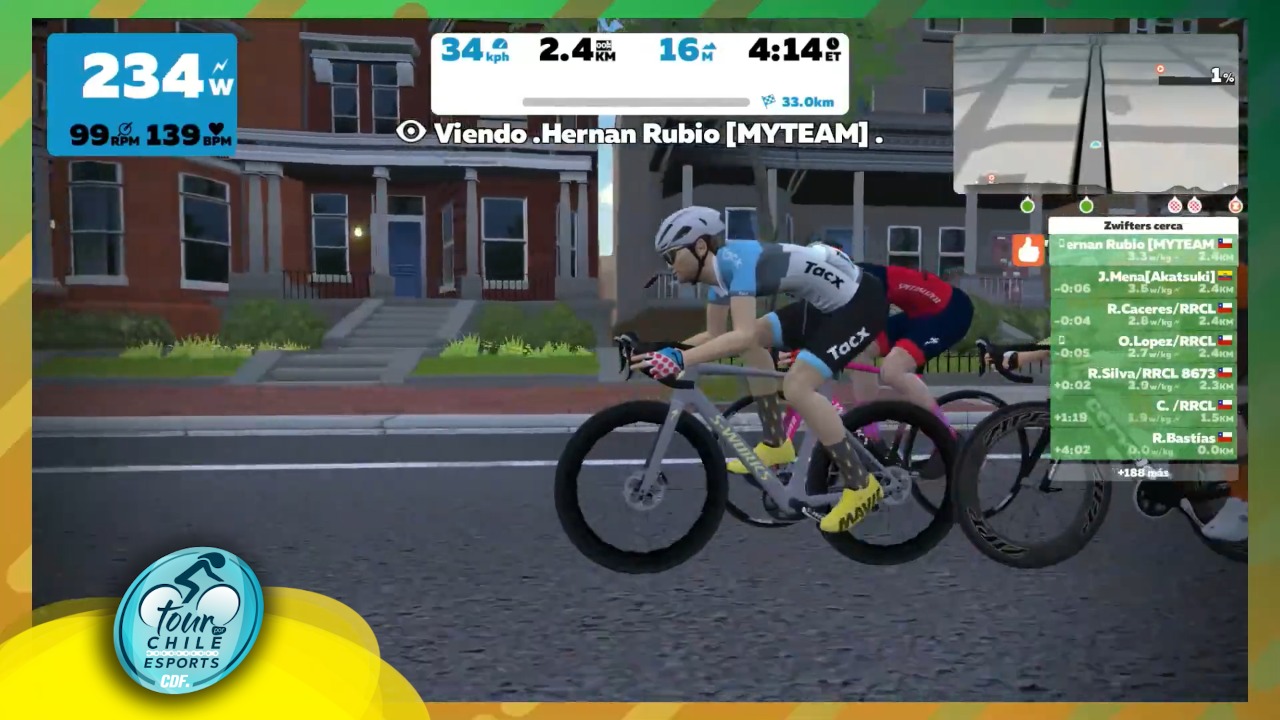Expand the '+188 más' rider list
This screenshot has height=720, width=1280.
(1142, 472)
